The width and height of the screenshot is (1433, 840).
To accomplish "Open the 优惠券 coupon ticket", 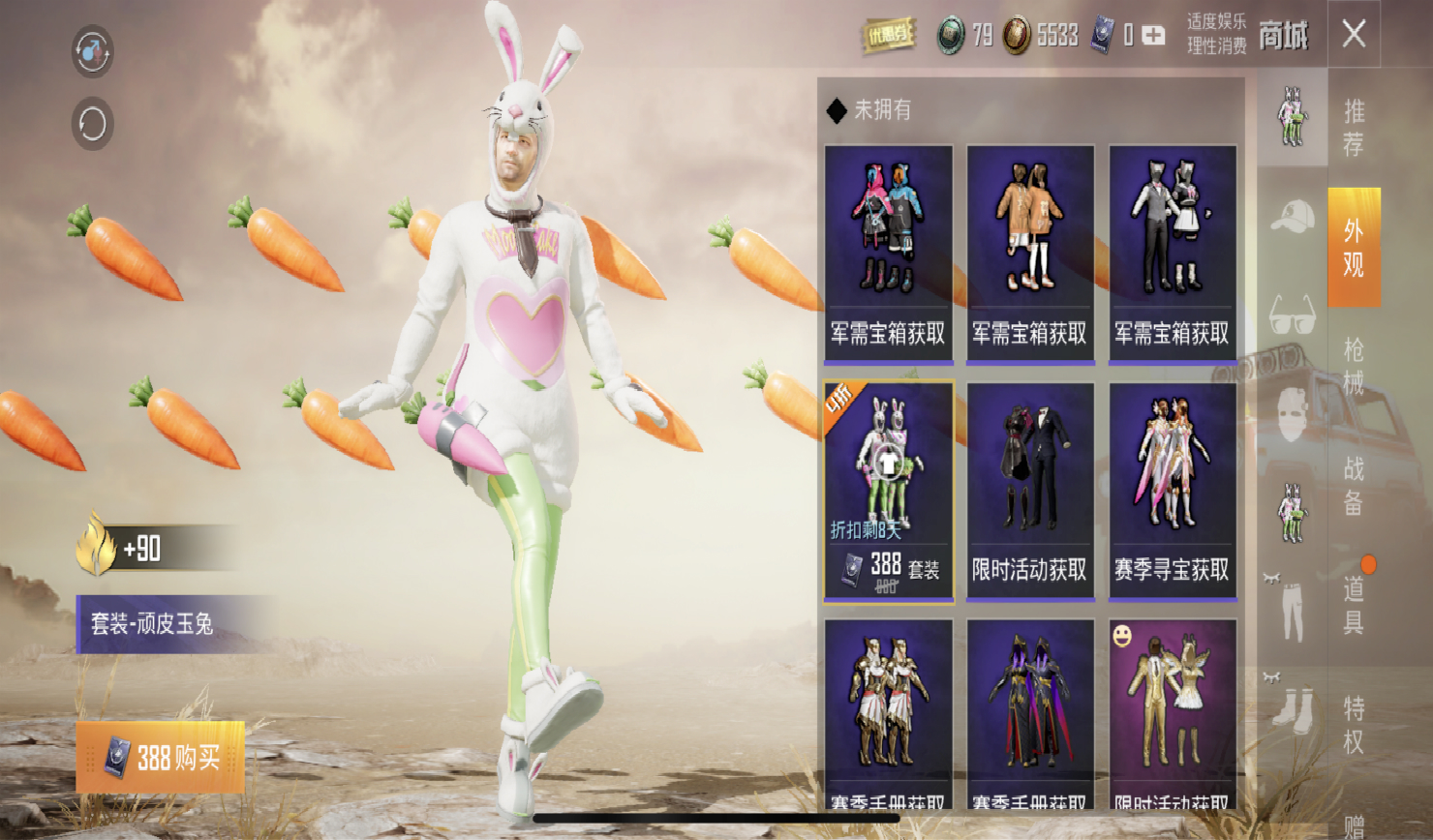I will 888,37.
